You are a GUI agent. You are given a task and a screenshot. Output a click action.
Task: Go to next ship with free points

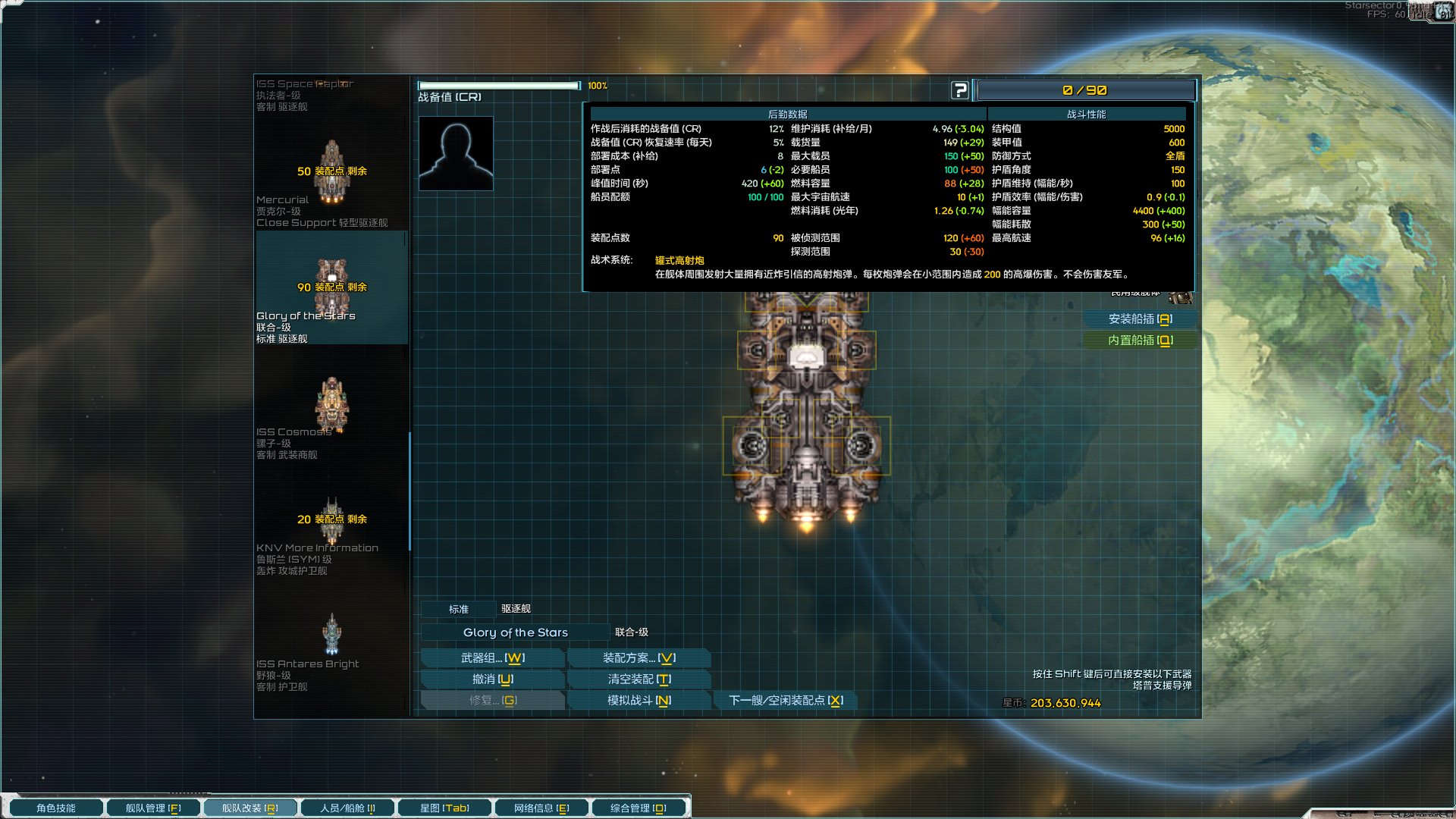[785, 701]
